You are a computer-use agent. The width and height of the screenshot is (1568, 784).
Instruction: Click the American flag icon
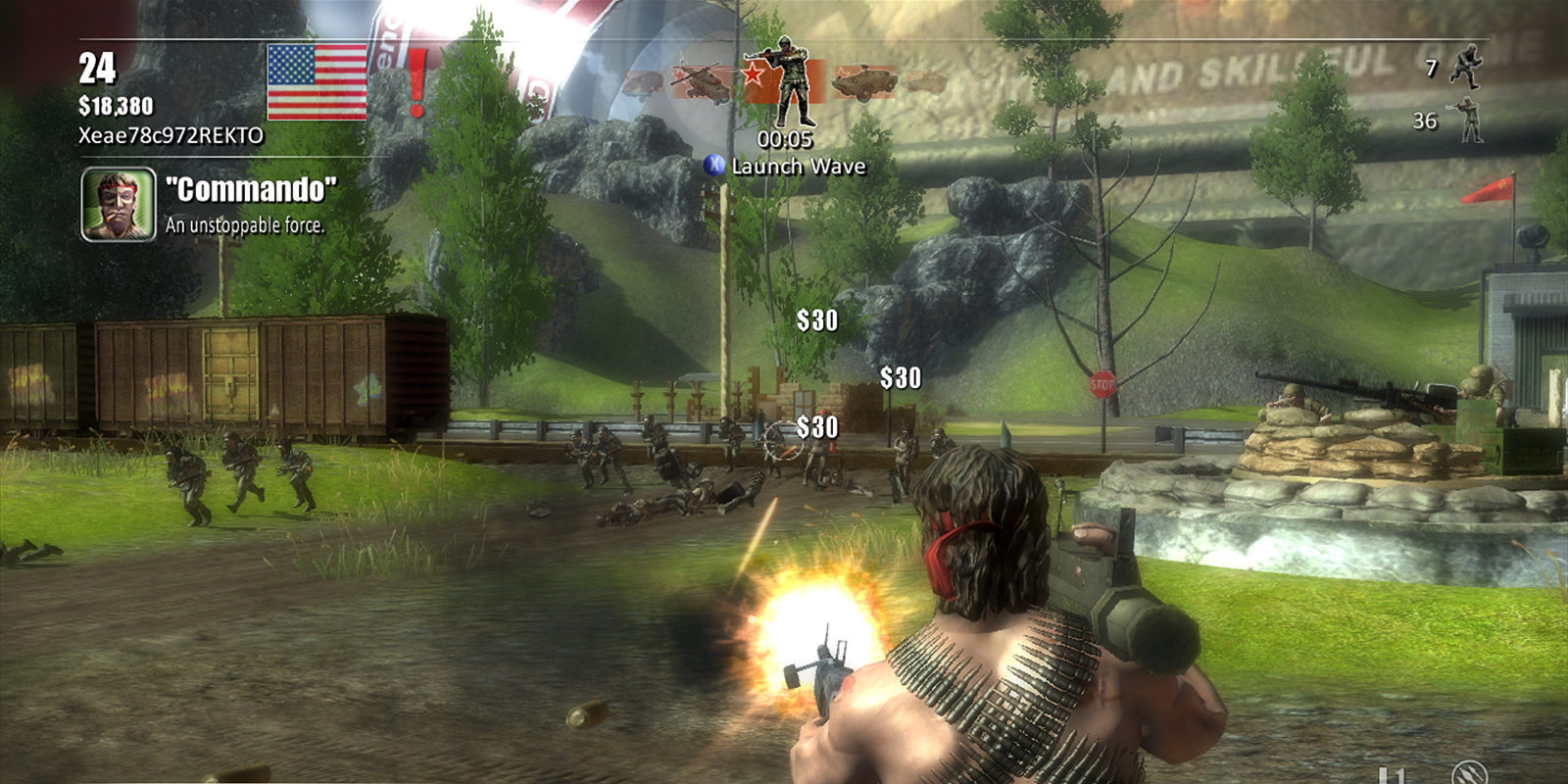tap(317, 81)
